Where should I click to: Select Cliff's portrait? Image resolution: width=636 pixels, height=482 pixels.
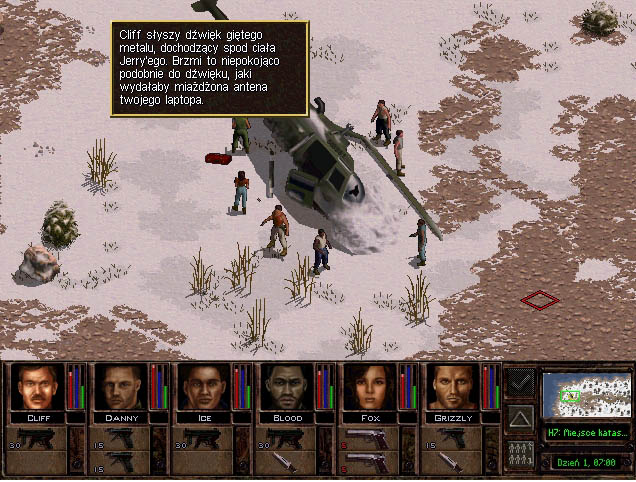coord(37,387)
